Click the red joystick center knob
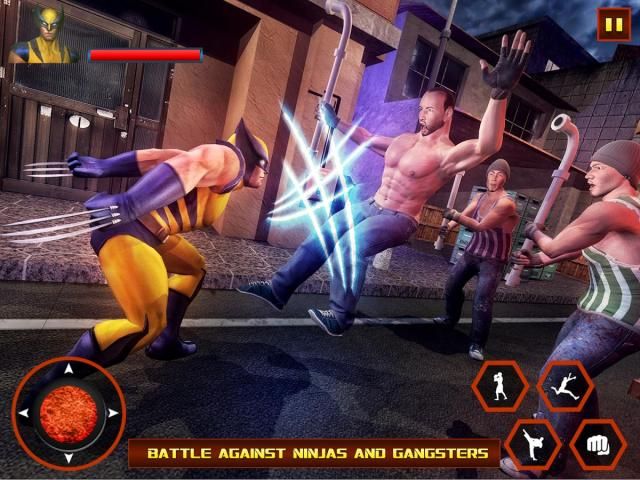Image resolution: width=640 pixels, height=480 pixels. tap(68, 412)
